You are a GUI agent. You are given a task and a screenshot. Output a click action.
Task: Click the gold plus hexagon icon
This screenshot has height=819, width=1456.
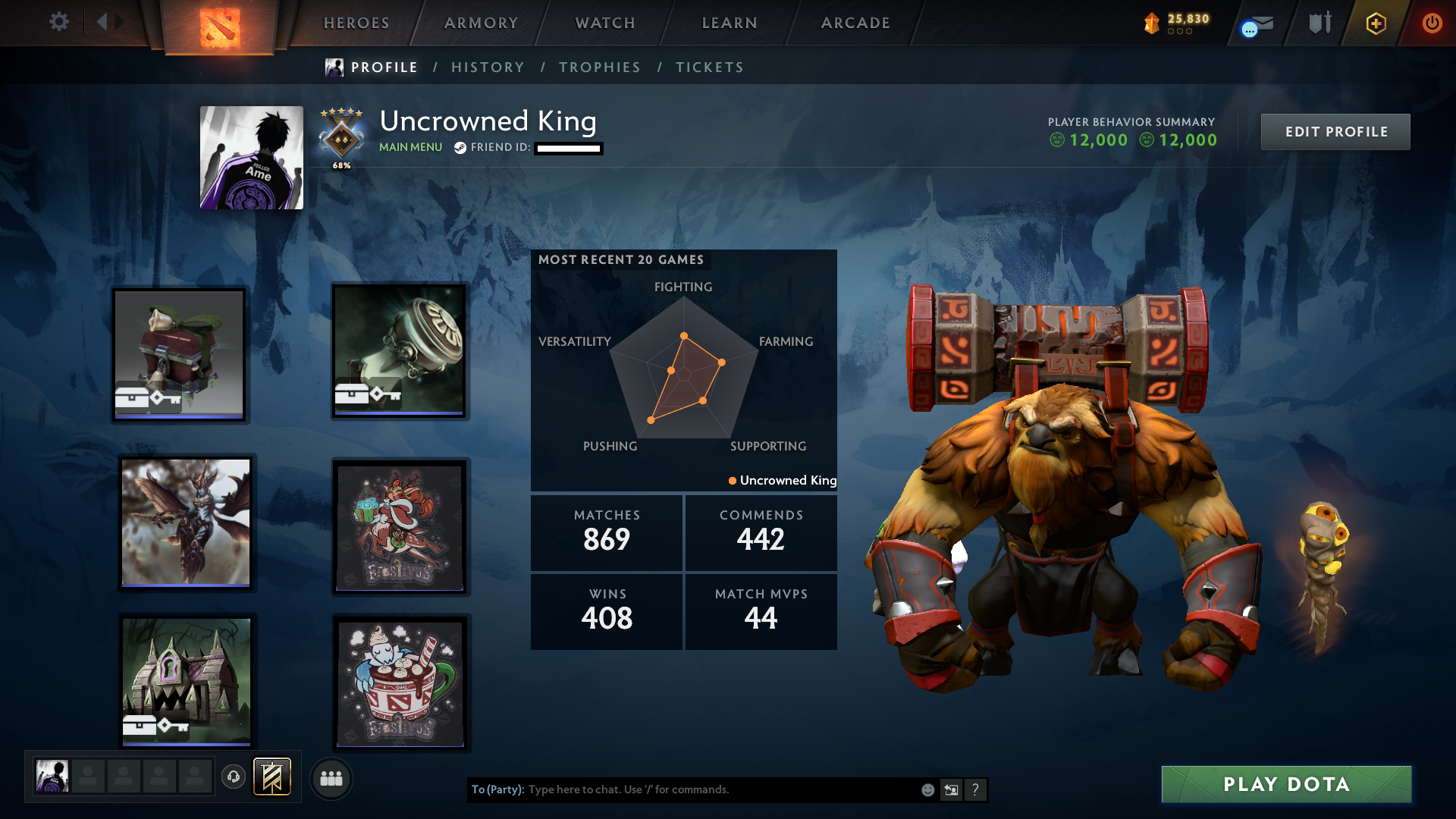coord(1376,24)
